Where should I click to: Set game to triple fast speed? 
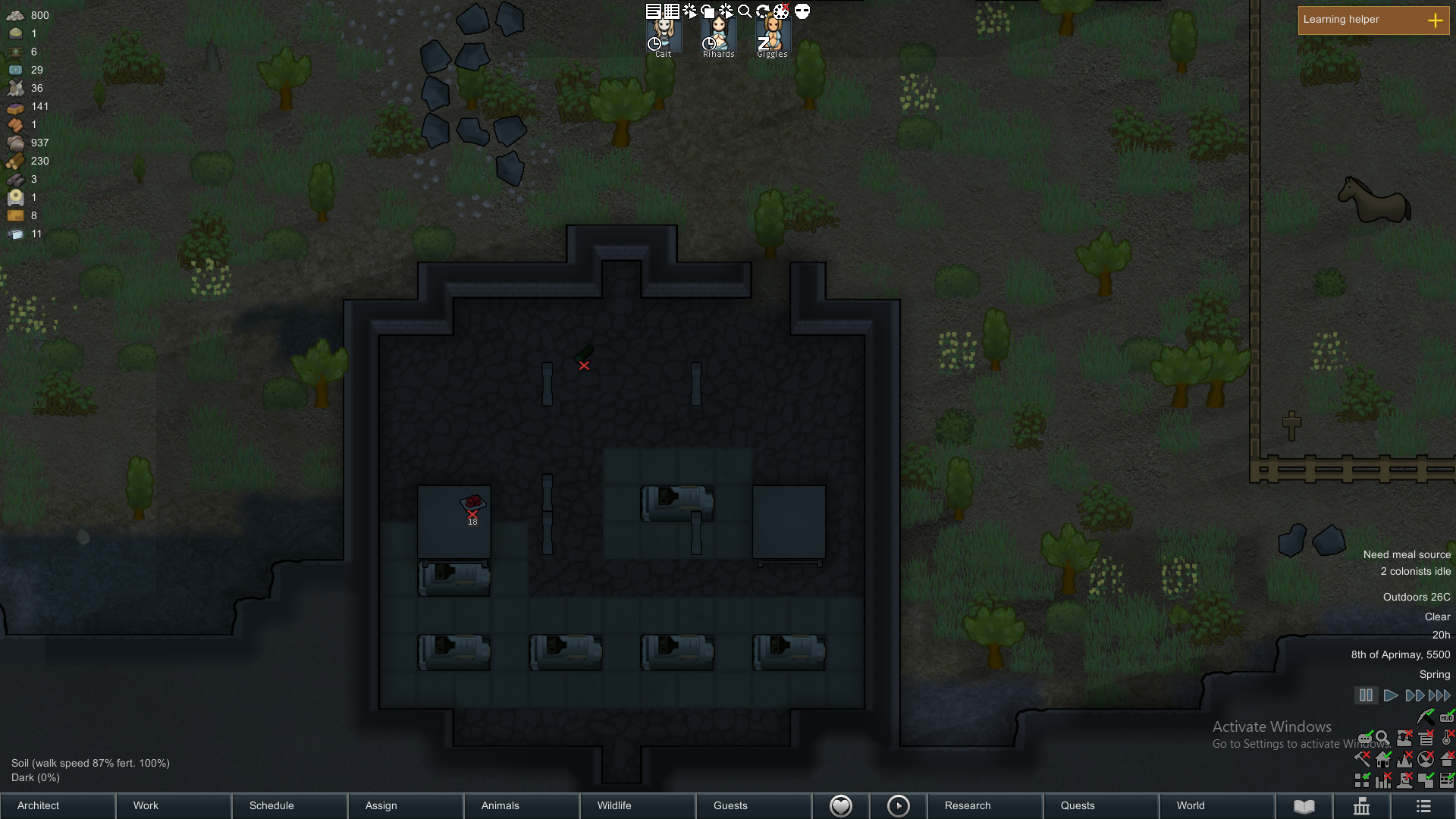[1439, 695]
